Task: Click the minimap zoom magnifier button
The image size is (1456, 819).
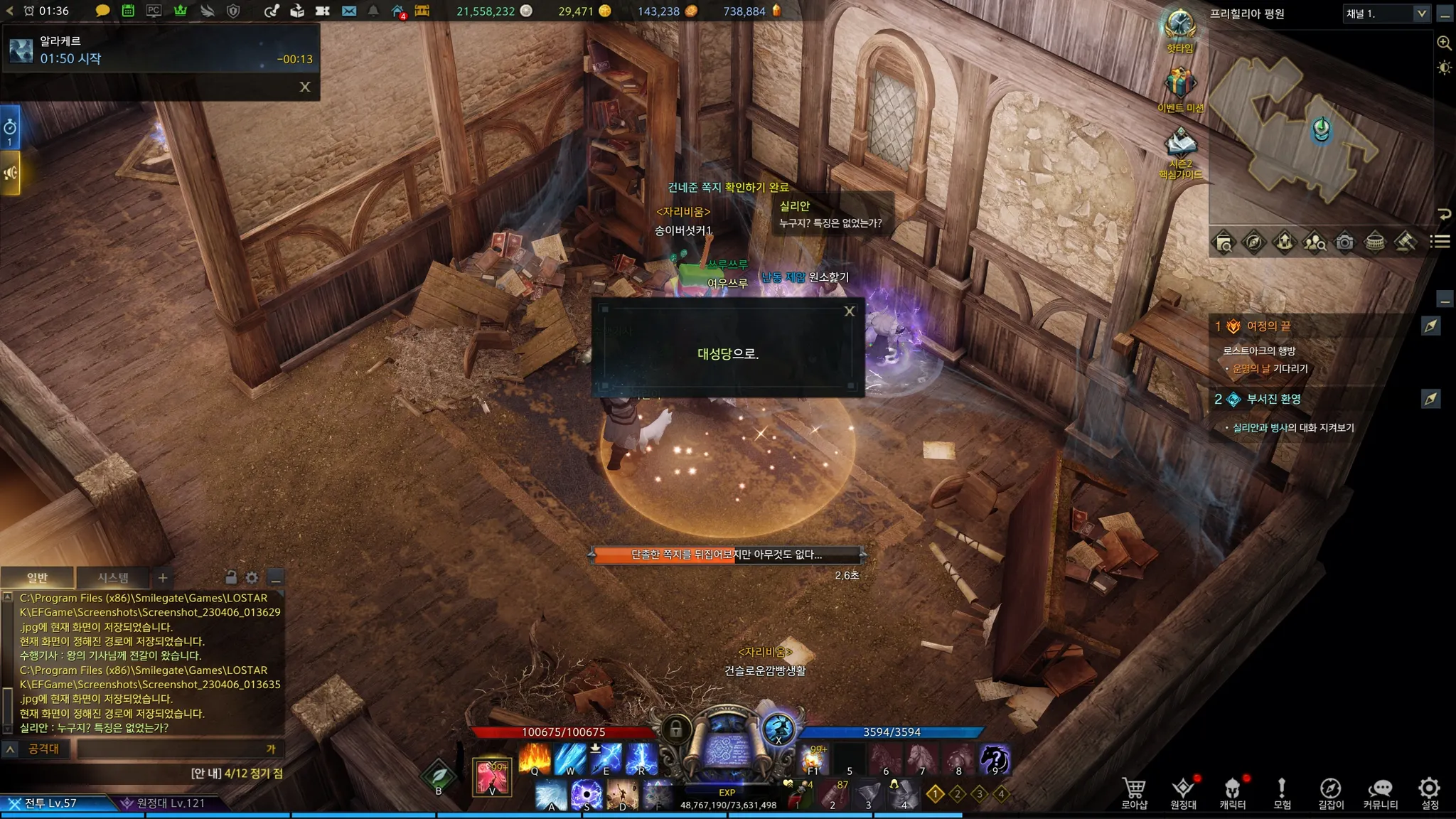Action: [1444, 43]
